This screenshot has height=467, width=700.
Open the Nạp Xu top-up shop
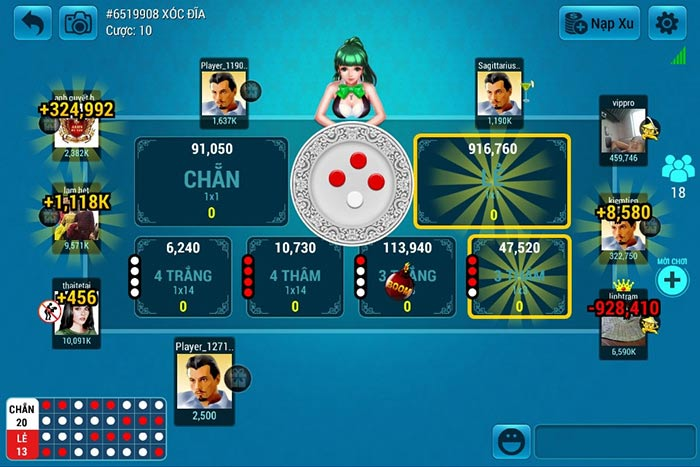(x=599, y=22)
